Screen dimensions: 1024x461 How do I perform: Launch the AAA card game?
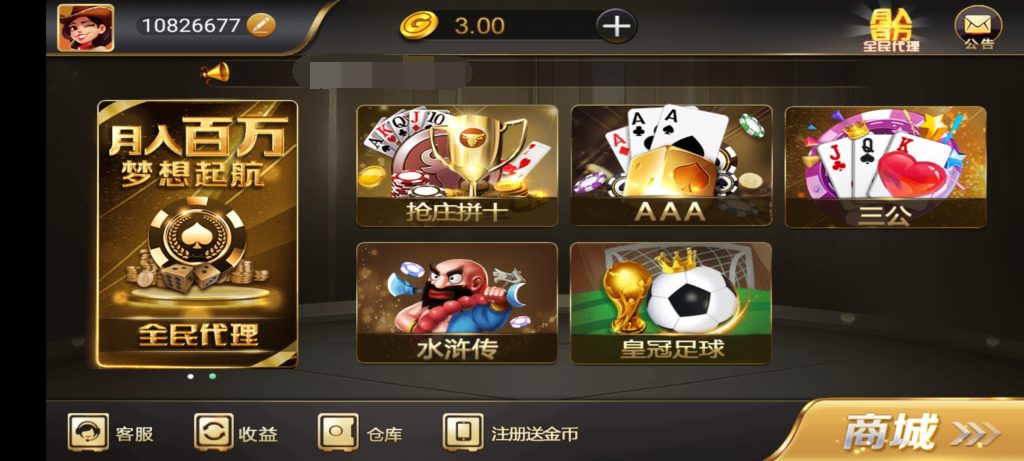[671, 165]
